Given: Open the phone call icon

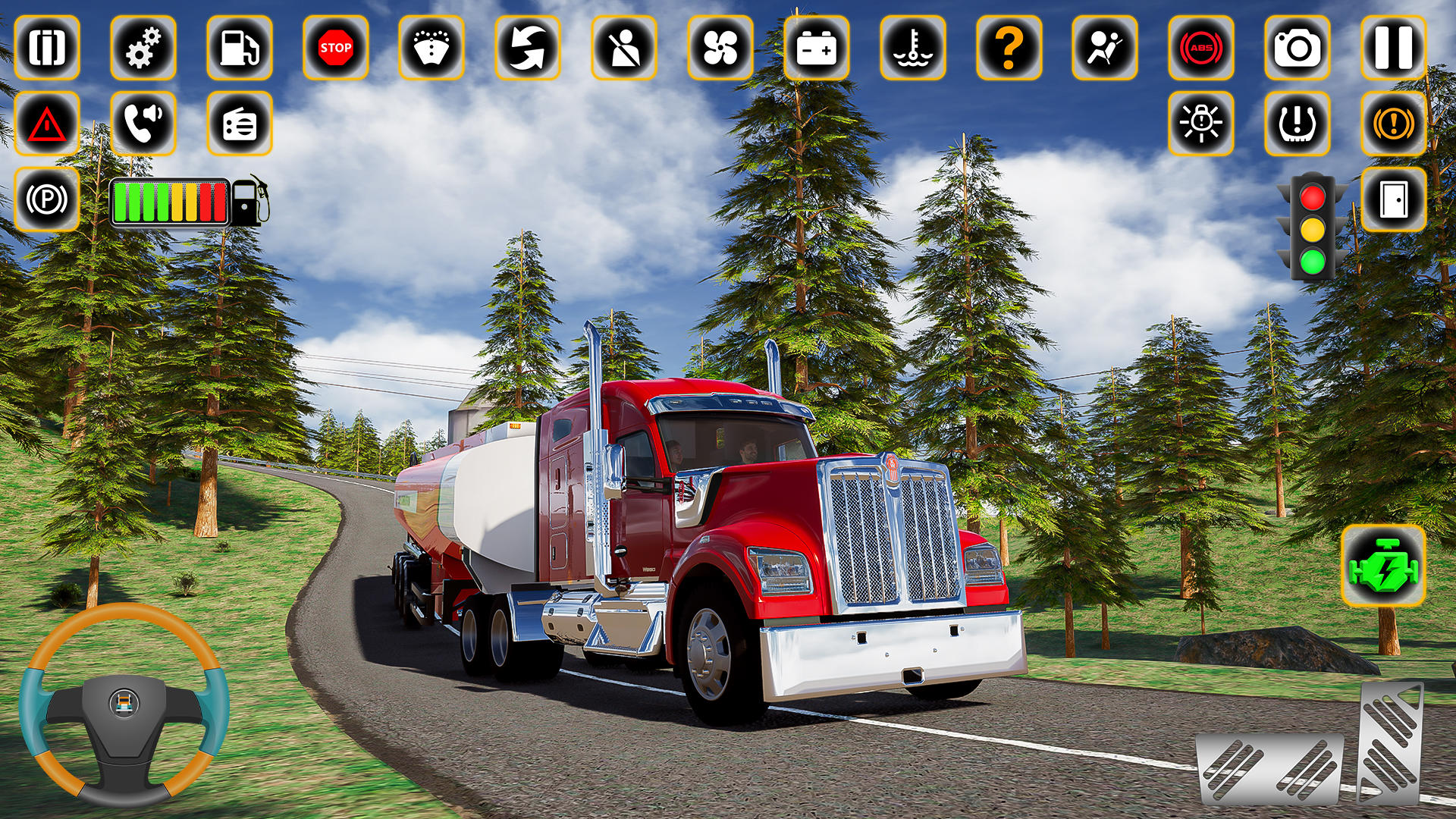Looking at the screenshot, I should click(x=143, y=124).
